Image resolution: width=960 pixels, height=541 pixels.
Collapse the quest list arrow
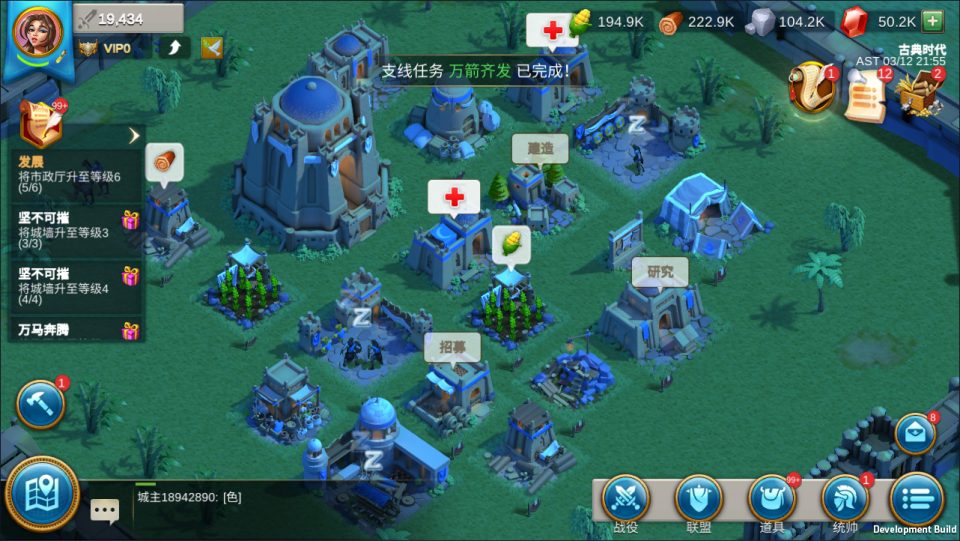coord(134,136)
